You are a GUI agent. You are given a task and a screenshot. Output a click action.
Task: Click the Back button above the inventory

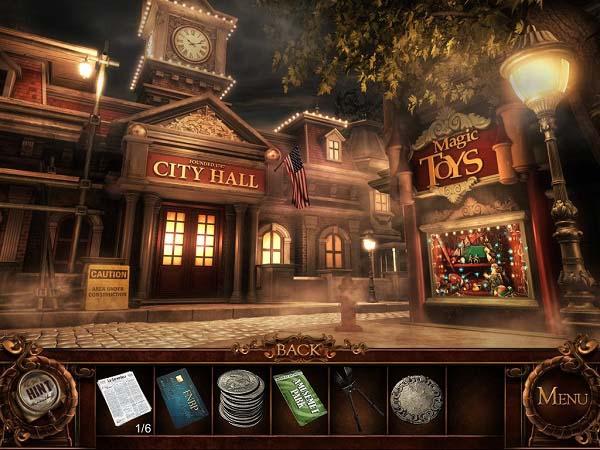[299, 349]
